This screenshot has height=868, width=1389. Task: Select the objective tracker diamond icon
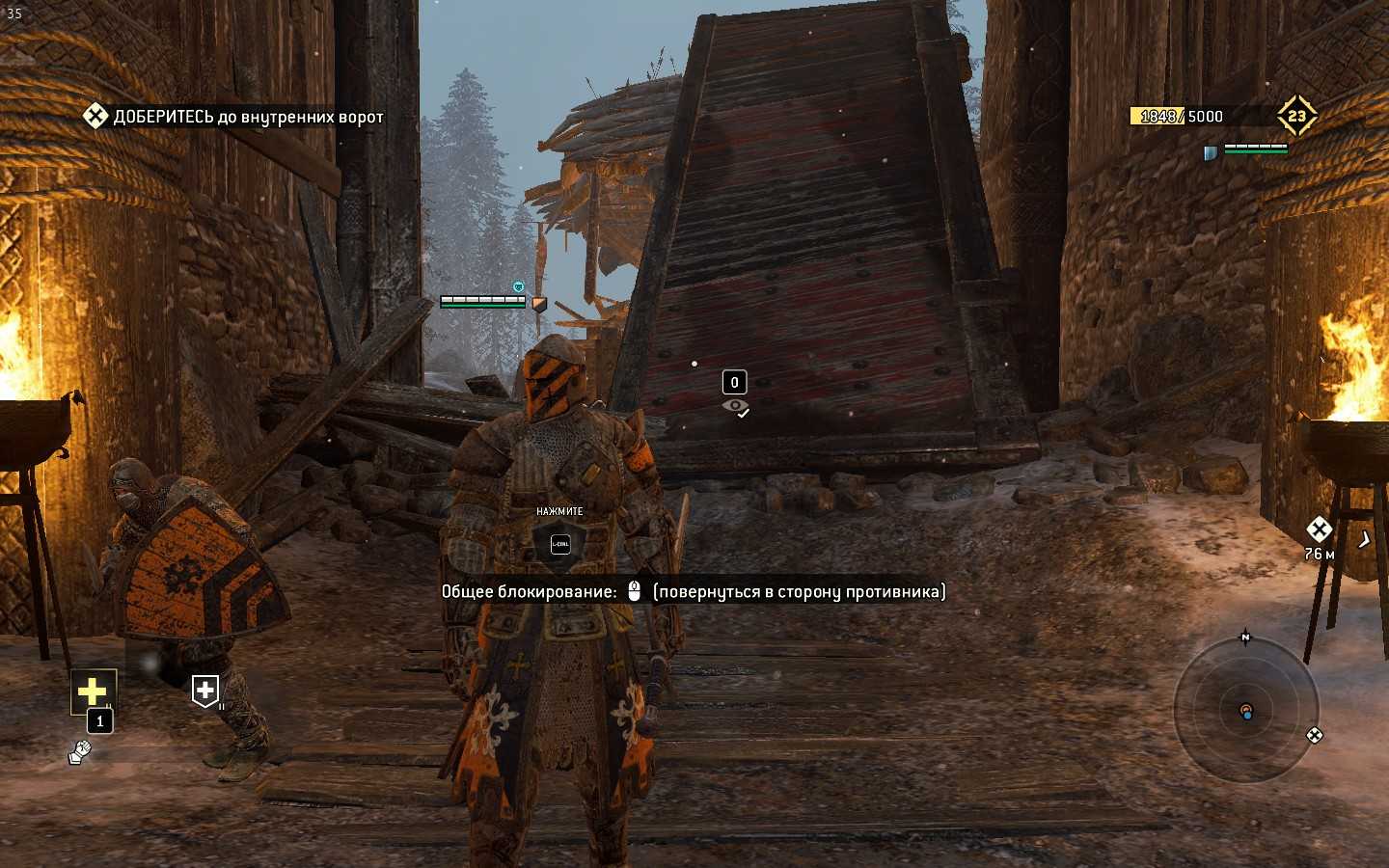click(x=95, y=117)
